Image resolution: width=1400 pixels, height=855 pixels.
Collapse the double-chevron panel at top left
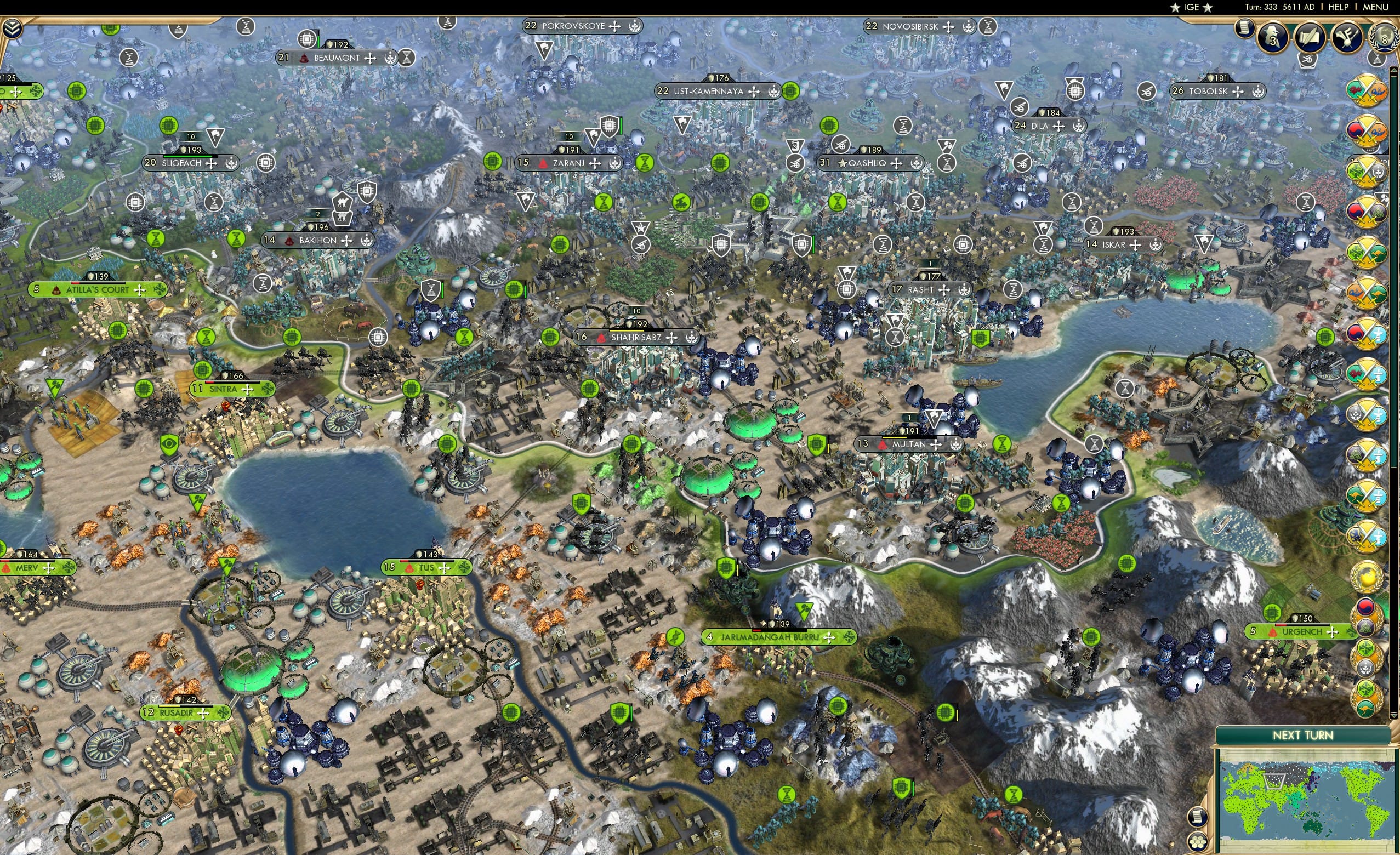[13, 29]
